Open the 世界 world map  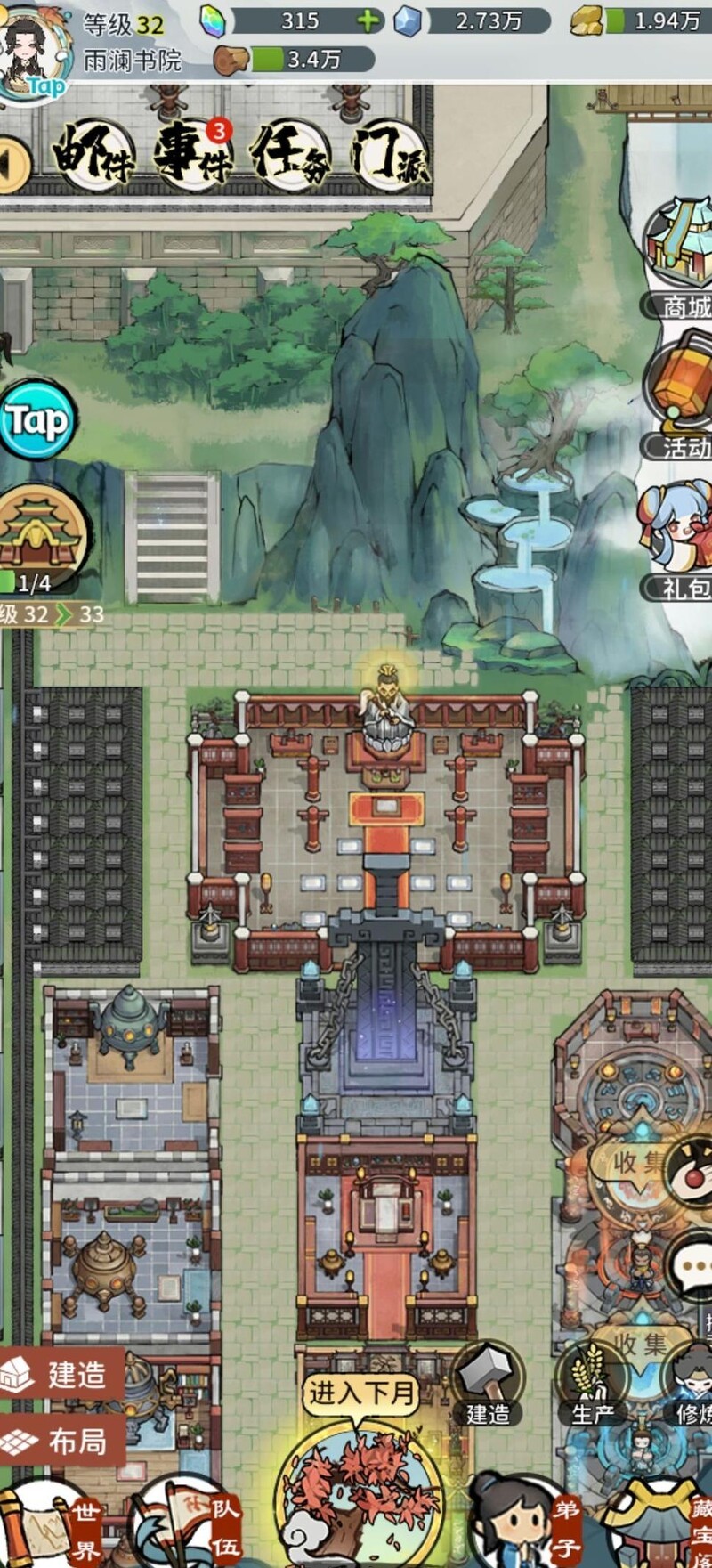tap(53, 1523)
